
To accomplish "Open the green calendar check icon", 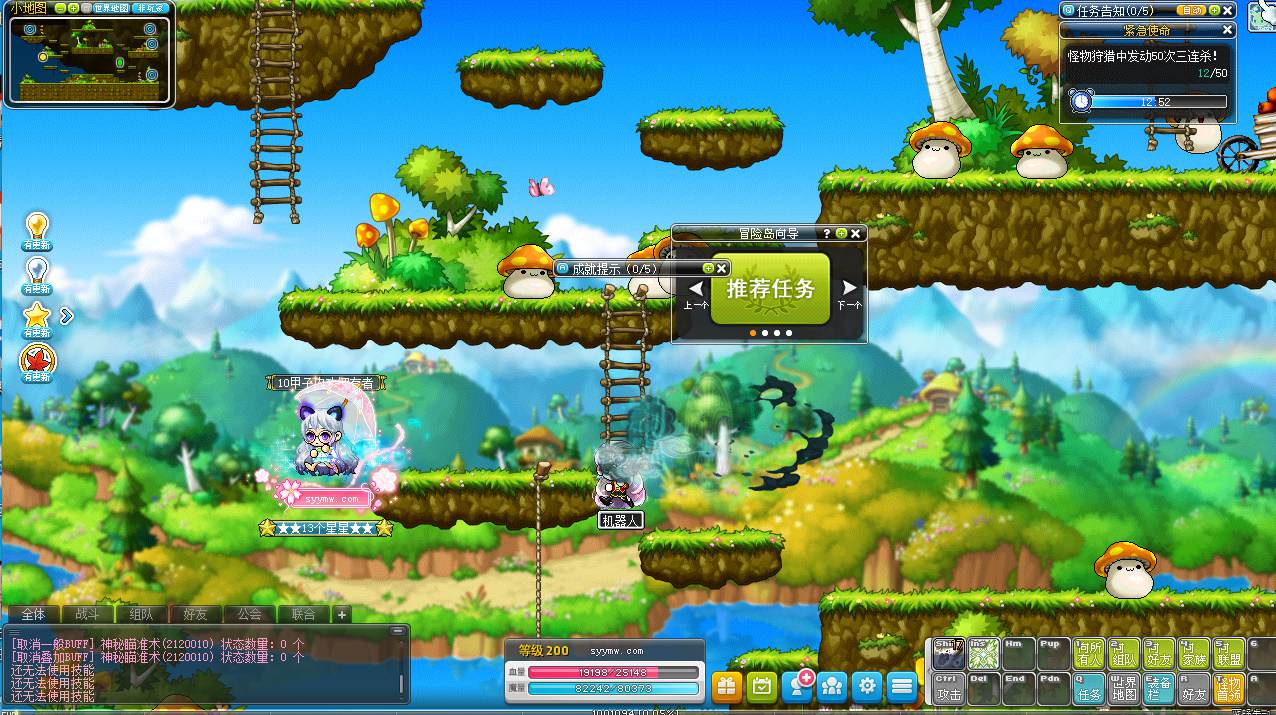I will pyautogui.click(x=762, y=686).
